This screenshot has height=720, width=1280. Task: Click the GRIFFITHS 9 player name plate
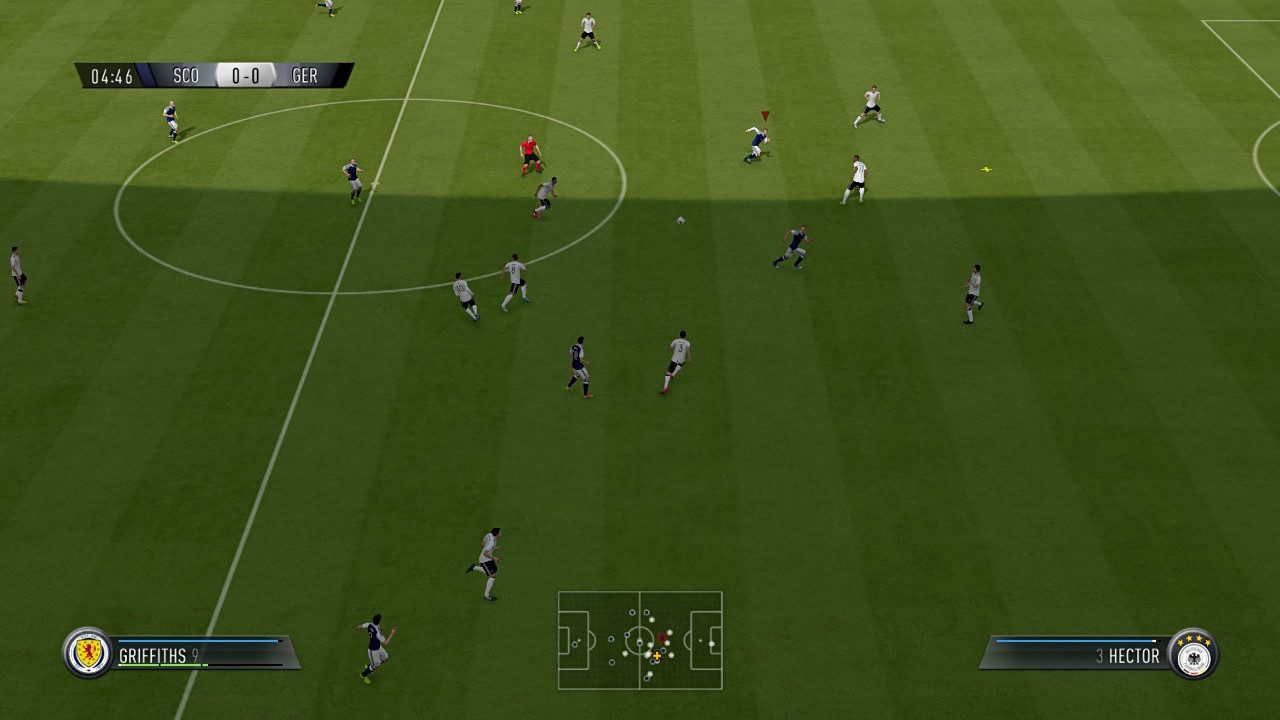pos(160,655)
